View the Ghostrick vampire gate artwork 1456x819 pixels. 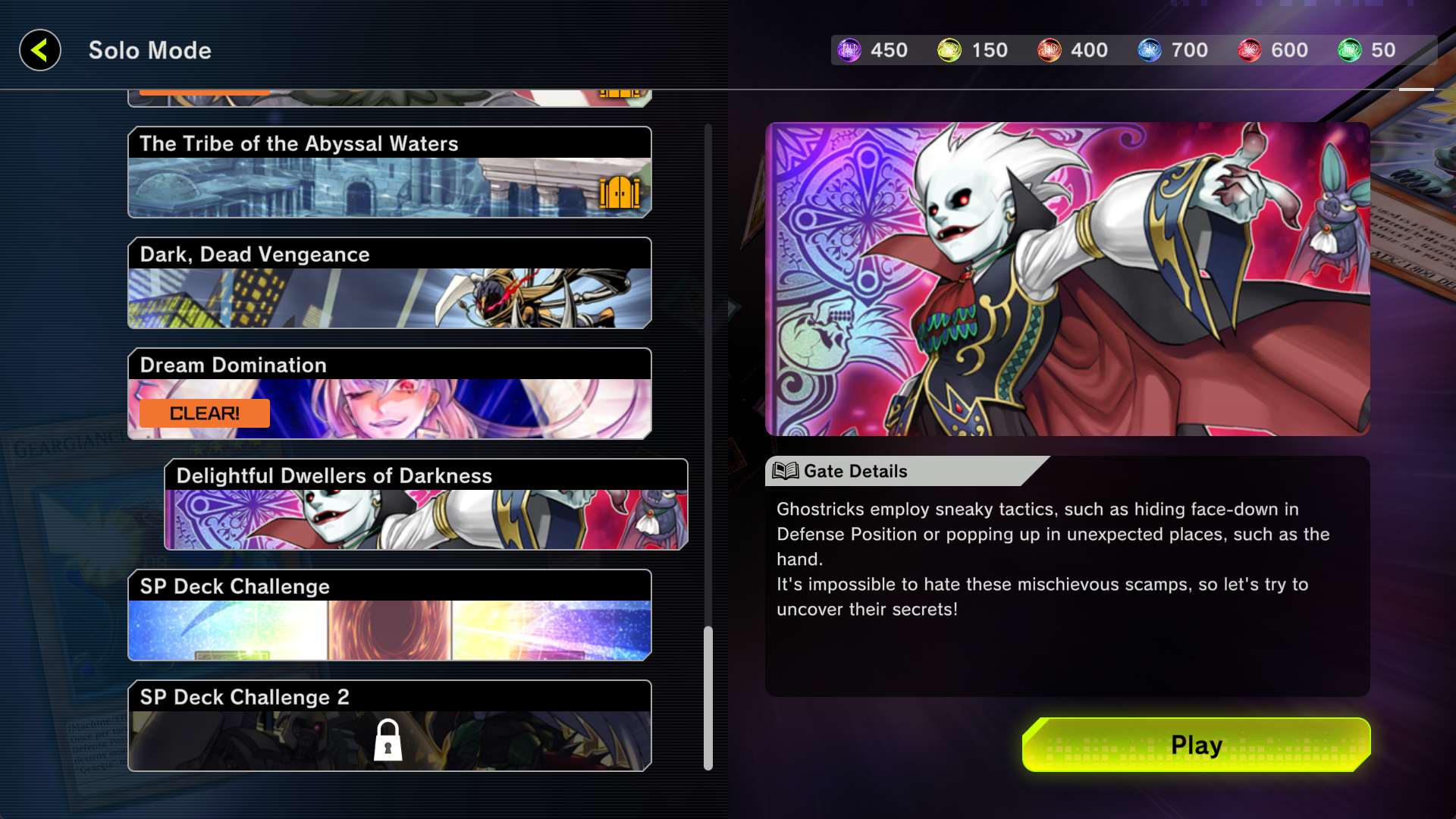[1067, 279]
